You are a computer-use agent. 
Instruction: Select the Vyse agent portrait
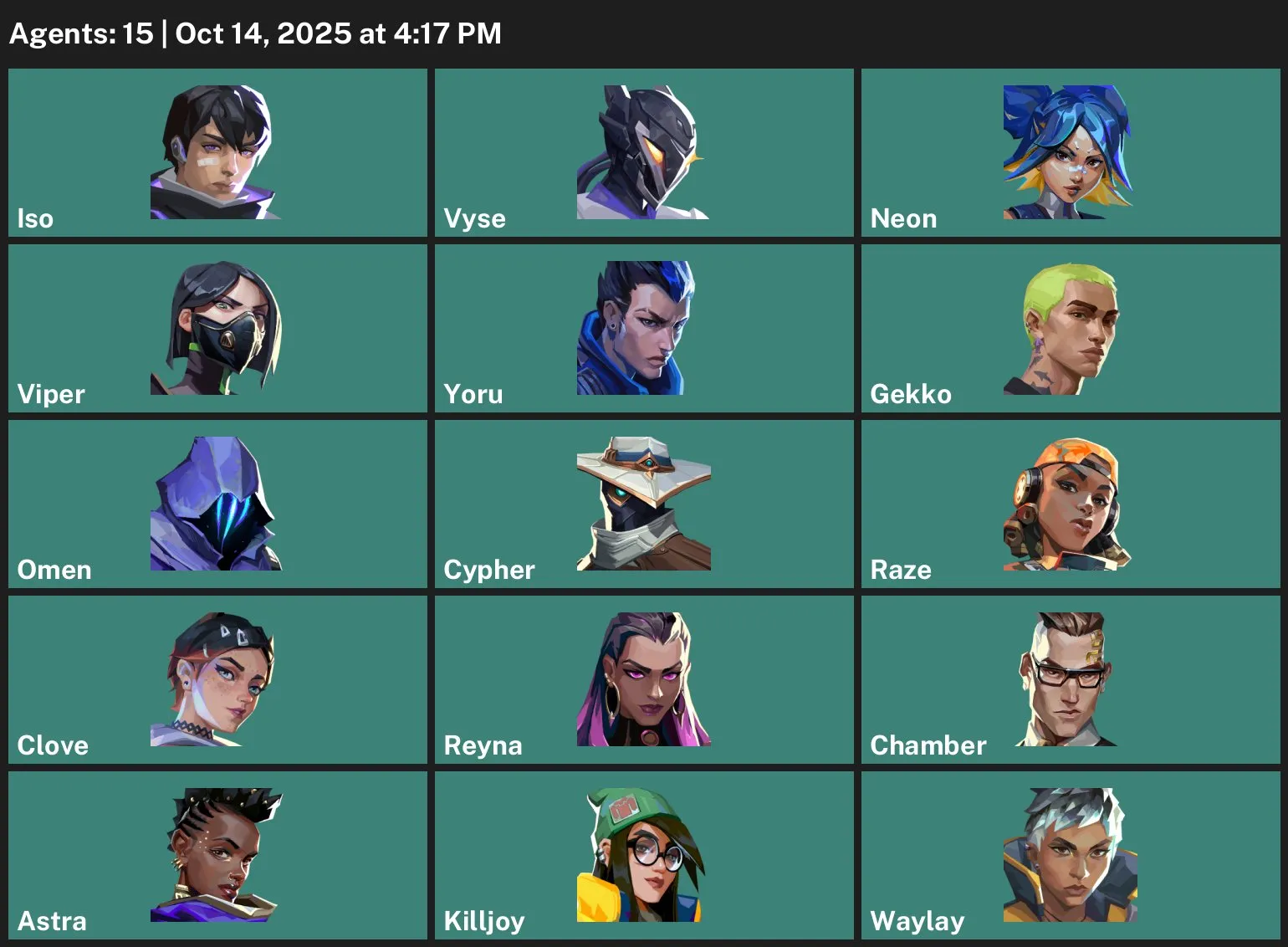[x=642, y=151]
